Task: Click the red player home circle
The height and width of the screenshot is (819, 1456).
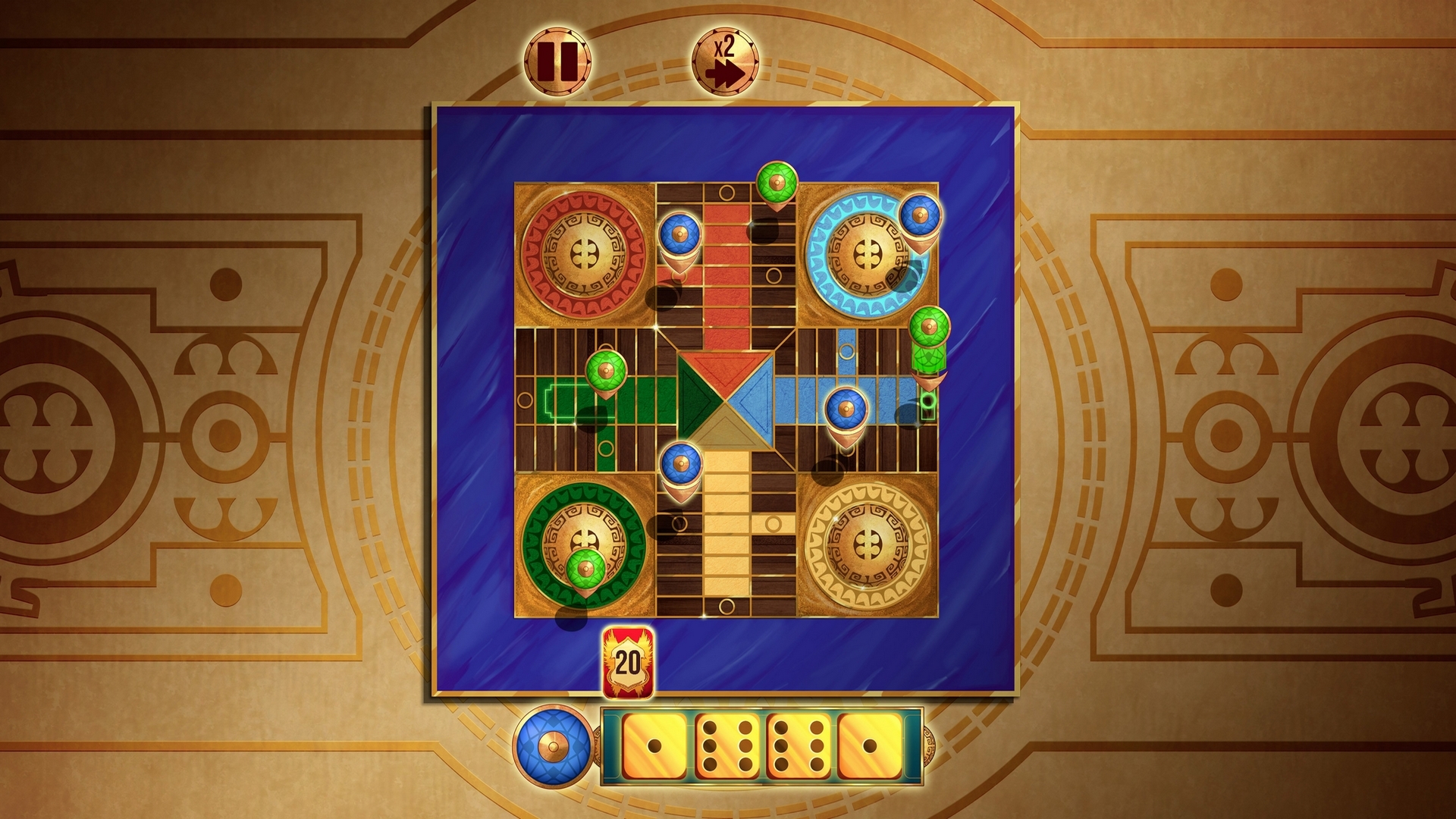Action: pos(584,250)
